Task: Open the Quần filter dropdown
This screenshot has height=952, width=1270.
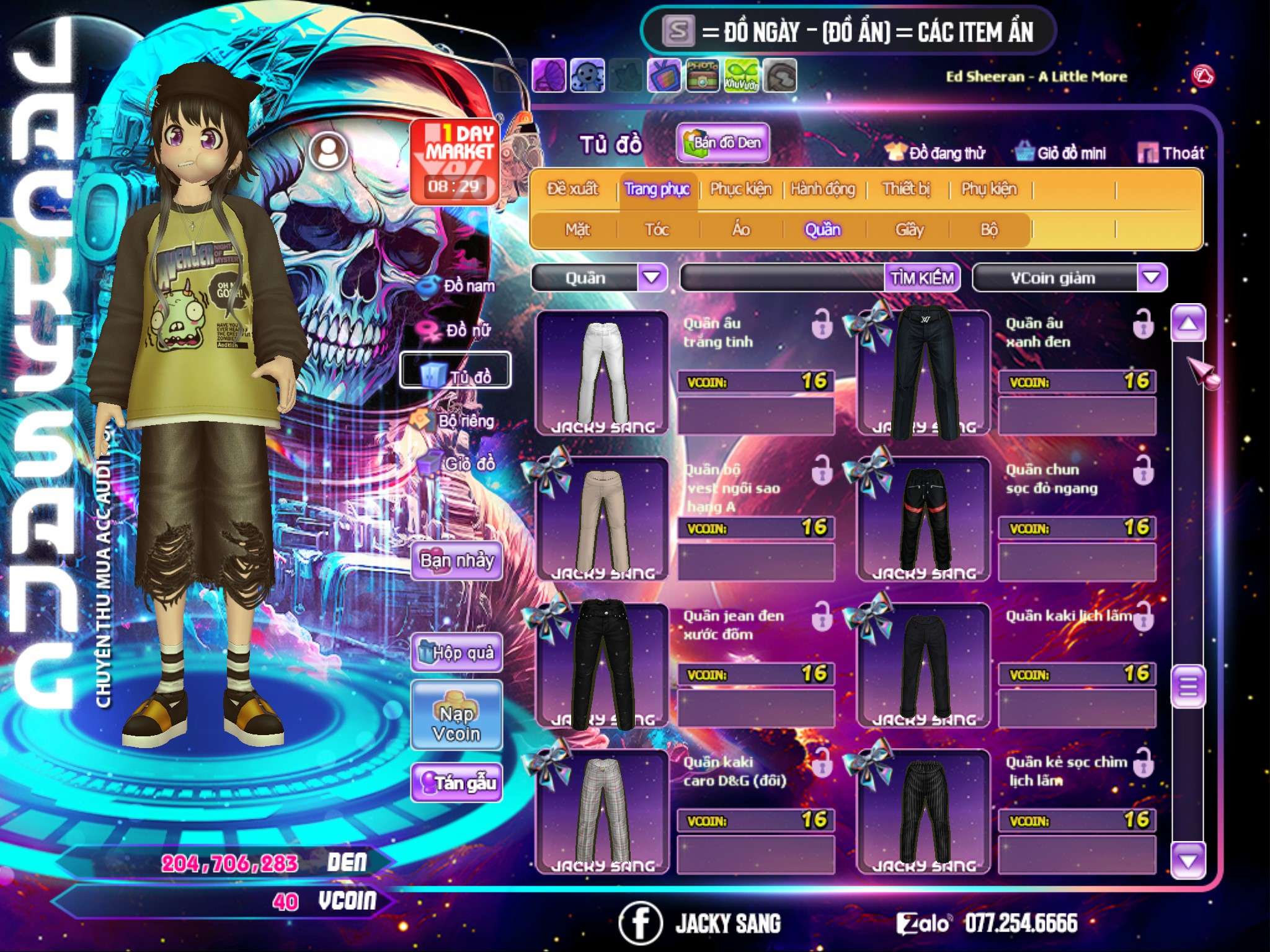Action: [652, 278]
